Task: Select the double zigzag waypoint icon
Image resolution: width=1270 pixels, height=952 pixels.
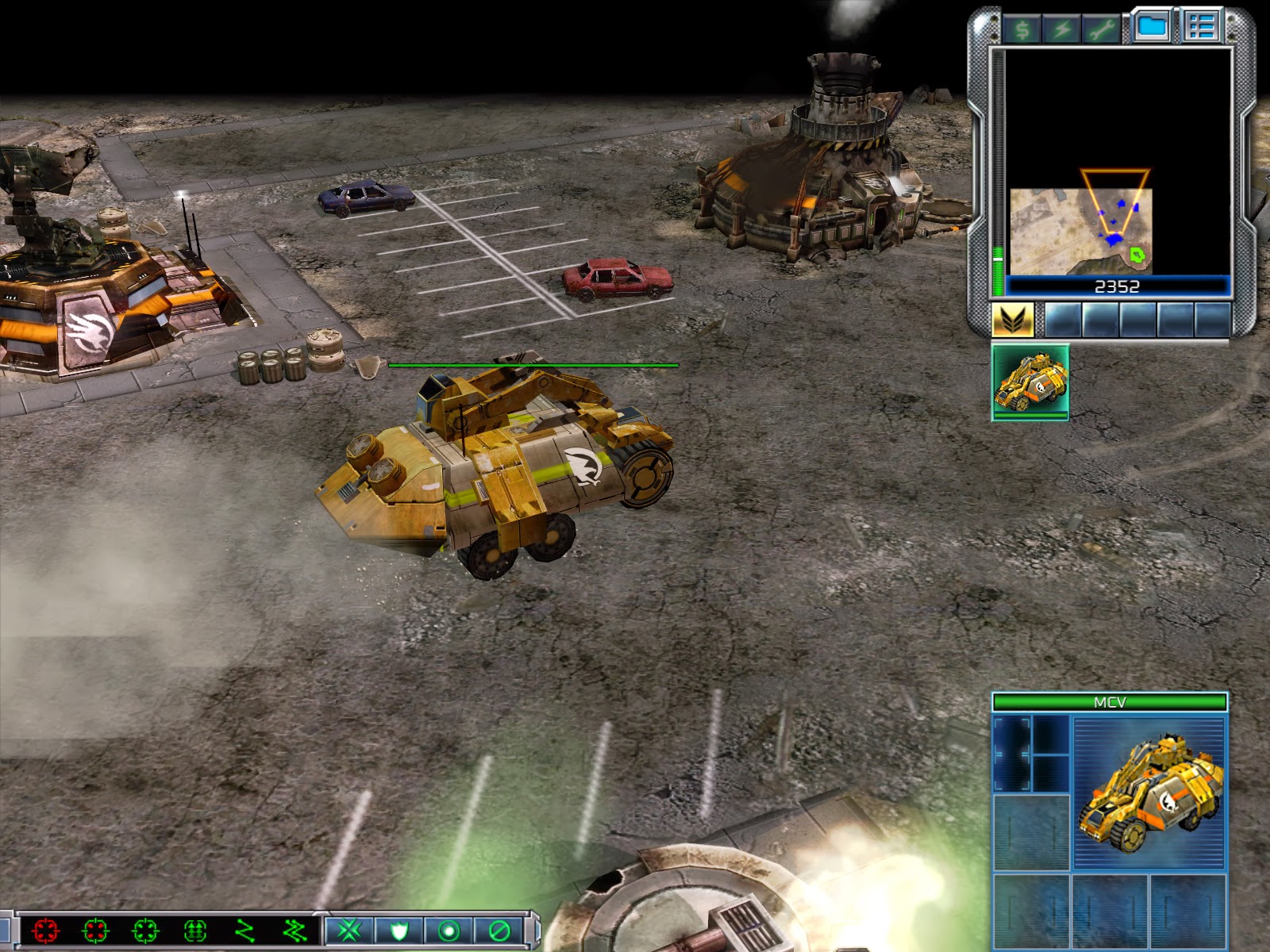Action: [294, 930]
